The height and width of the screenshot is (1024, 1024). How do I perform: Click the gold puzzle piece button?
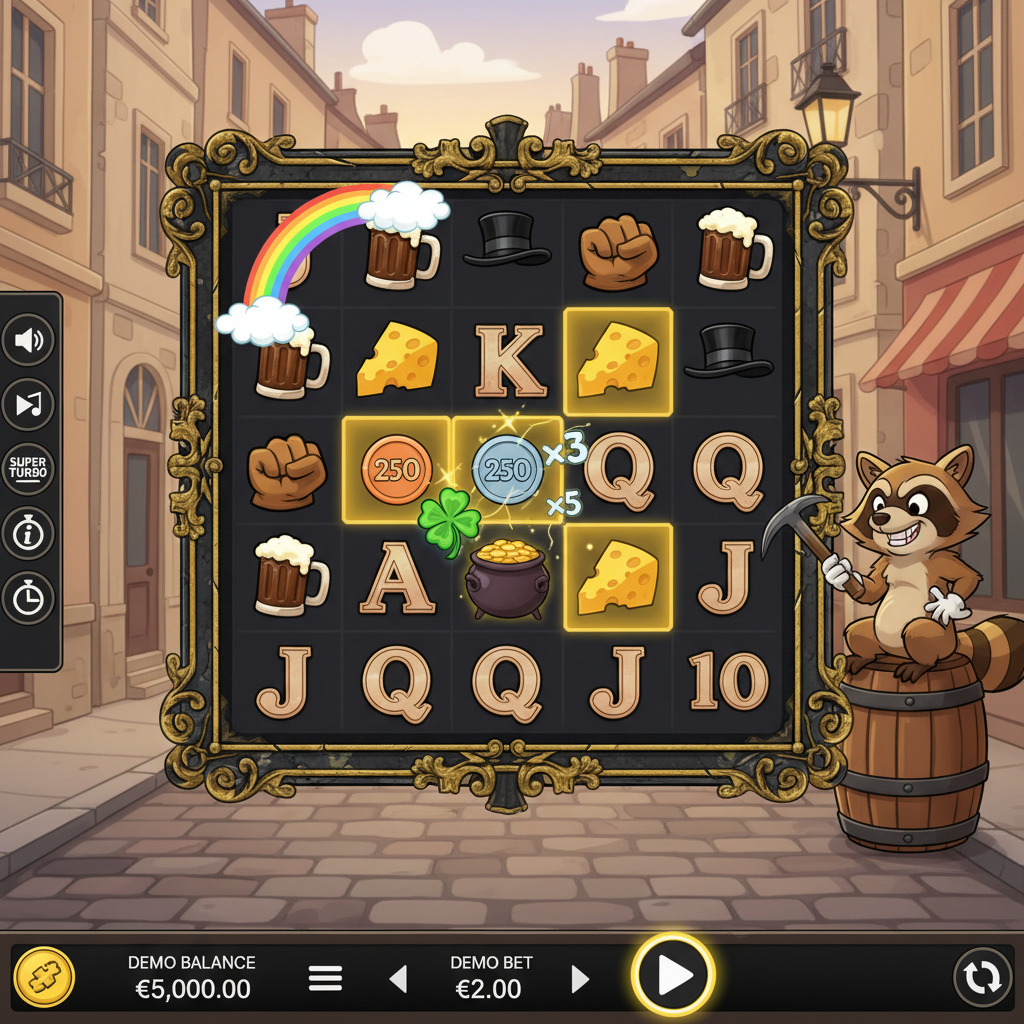44,977
